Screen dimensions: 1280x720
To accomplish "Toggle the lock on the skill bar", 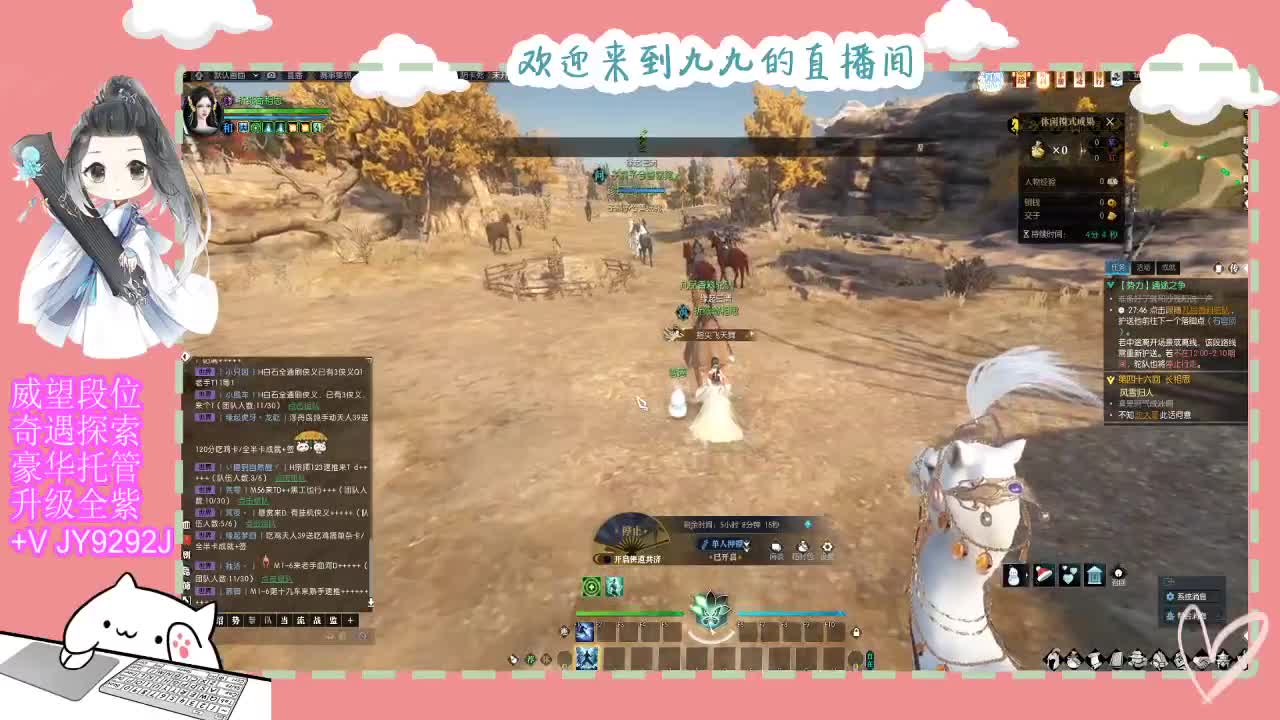I will coord(856,631).
